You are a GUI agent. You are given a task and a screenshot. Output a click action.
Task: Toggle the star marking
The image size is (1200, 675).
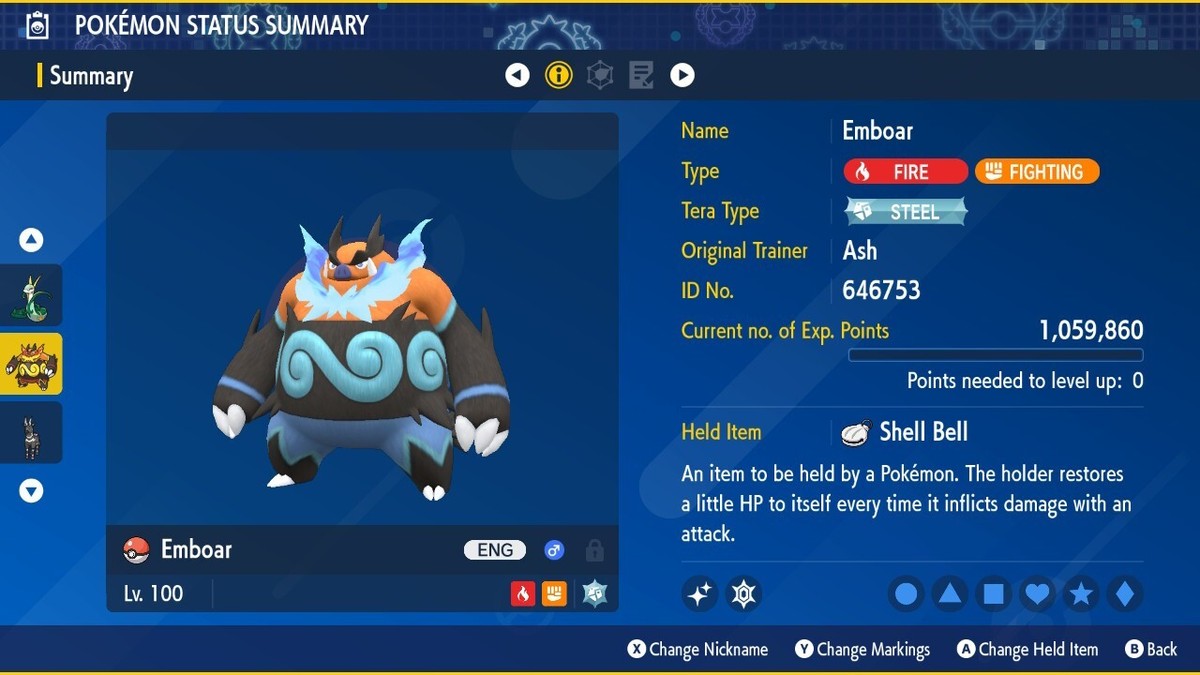[1081, 594]
